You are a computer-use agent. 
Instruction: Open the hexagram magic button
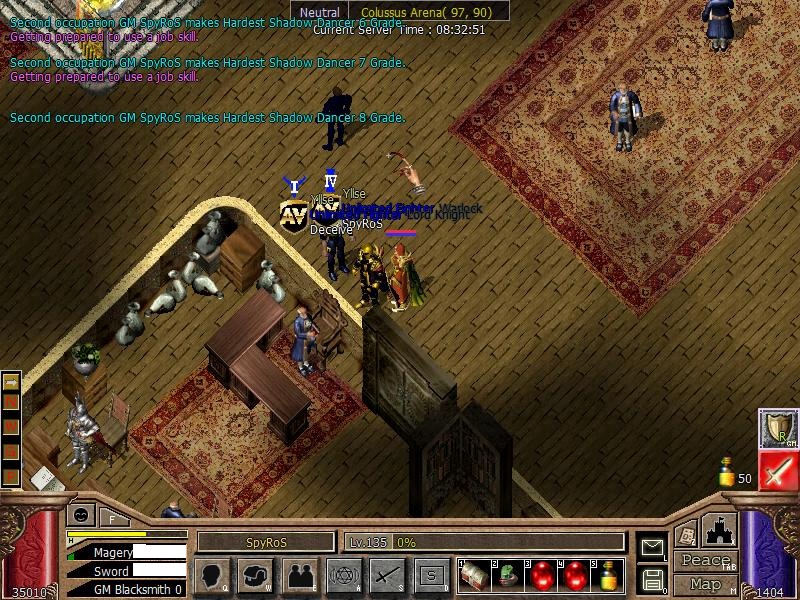[x=343, y=576]
